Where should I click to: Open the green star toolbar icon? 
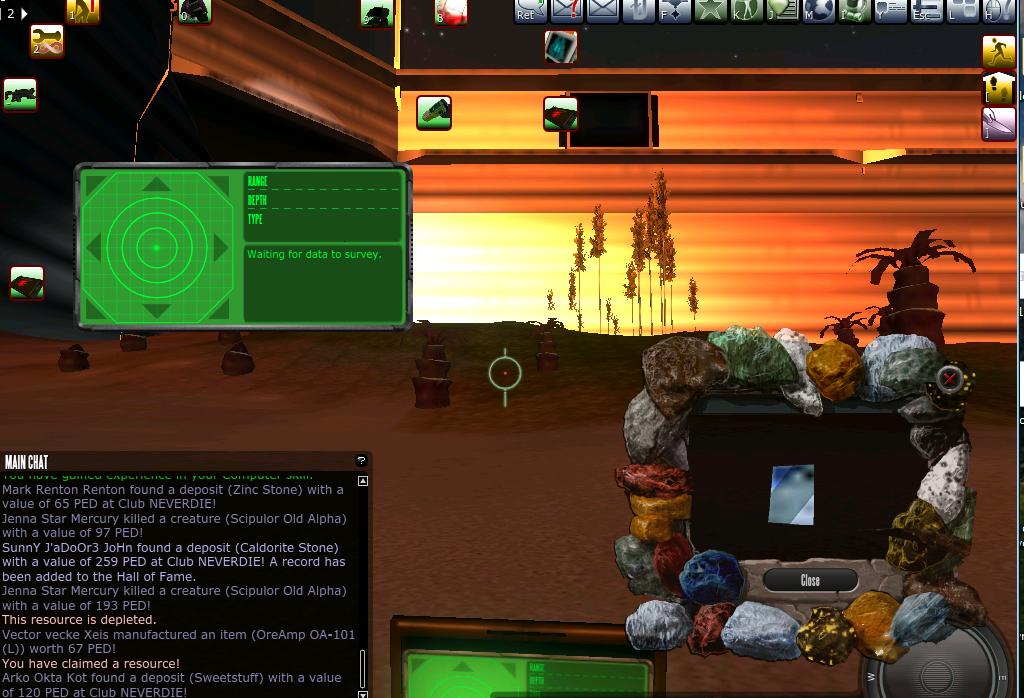pyautogui.click(x=710, y=10)
